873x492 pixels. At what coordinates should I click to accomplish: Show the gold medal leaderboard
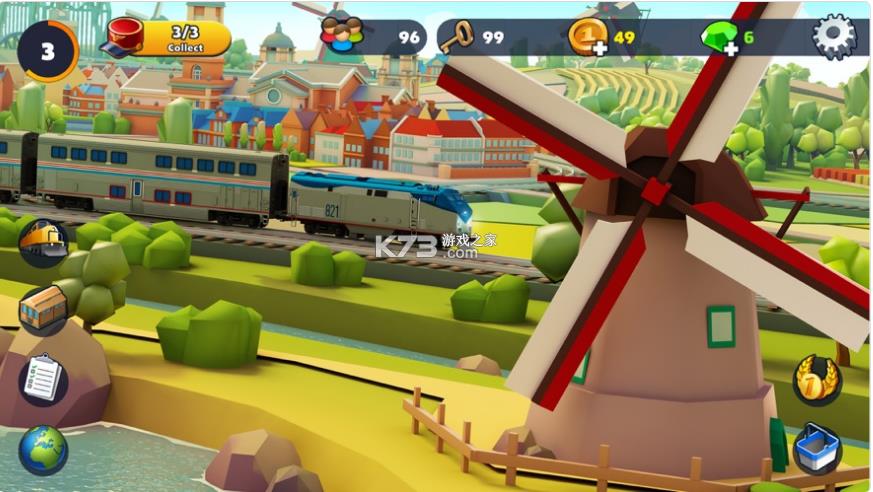[816, 380]
